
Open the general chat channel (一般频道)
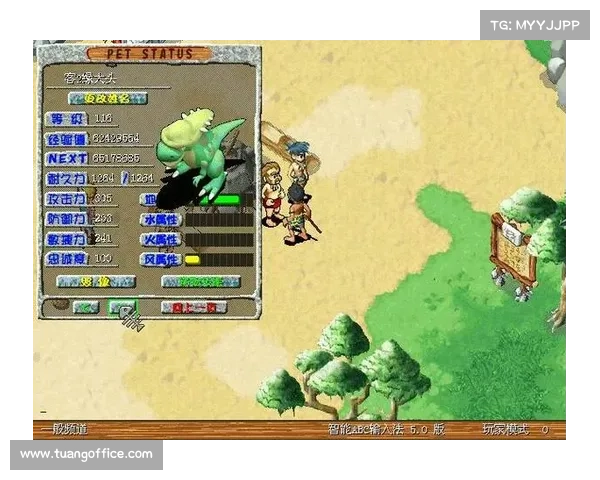[x=62, y=429]
